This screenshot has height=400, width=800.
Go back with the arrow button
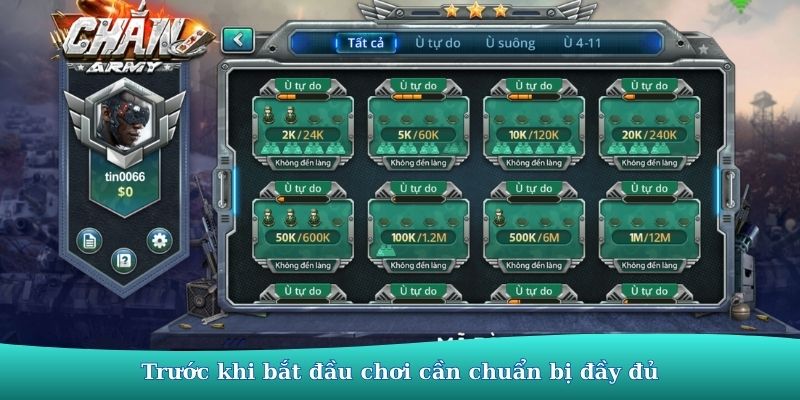(237, 40)
